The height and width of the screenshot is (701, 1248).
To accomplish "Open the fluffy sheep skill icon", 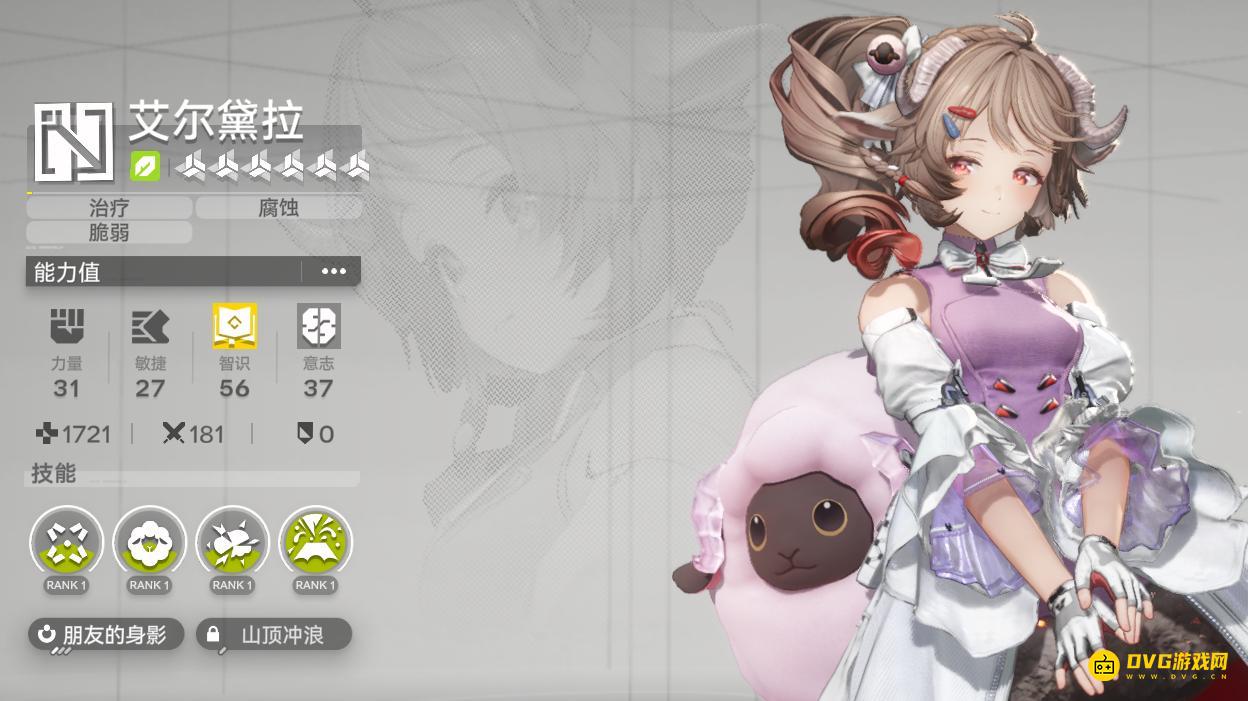I will (x=149, y=543).
